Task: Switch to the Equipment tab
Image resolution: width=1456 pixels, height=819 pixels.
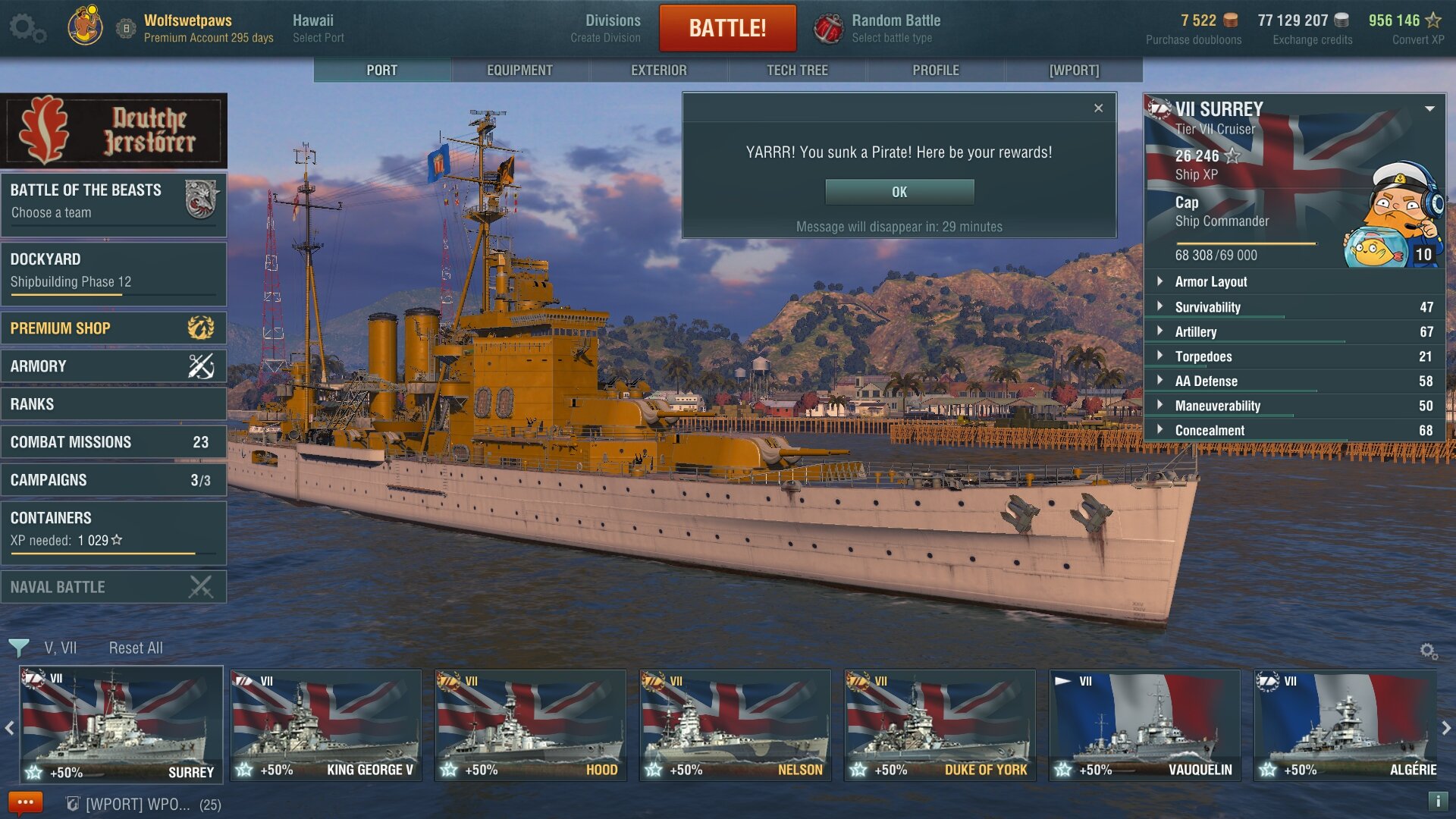Action: [519, 70]
